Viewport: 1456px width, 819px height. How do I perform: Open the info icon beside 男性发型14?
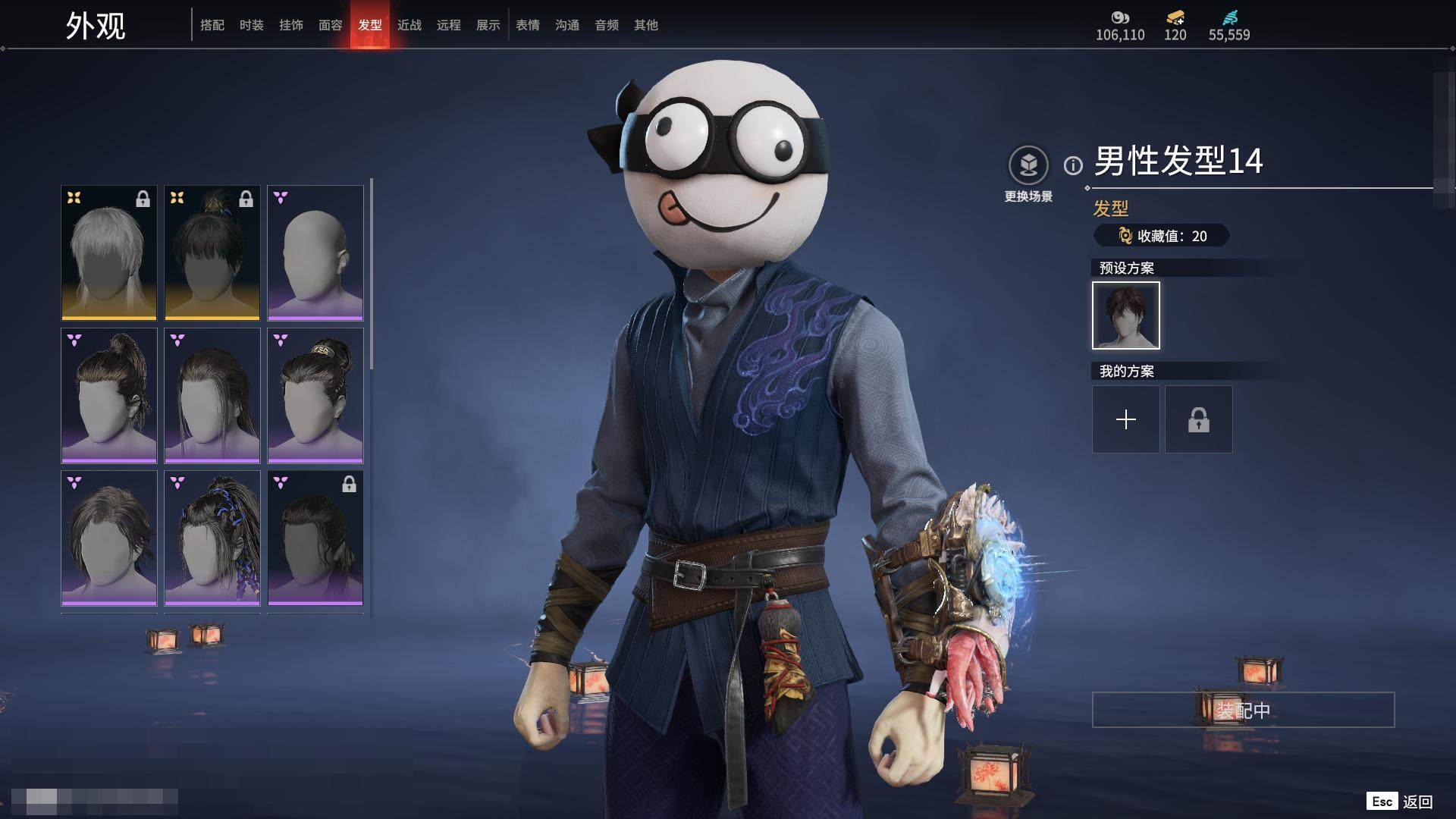(1073, 165)
